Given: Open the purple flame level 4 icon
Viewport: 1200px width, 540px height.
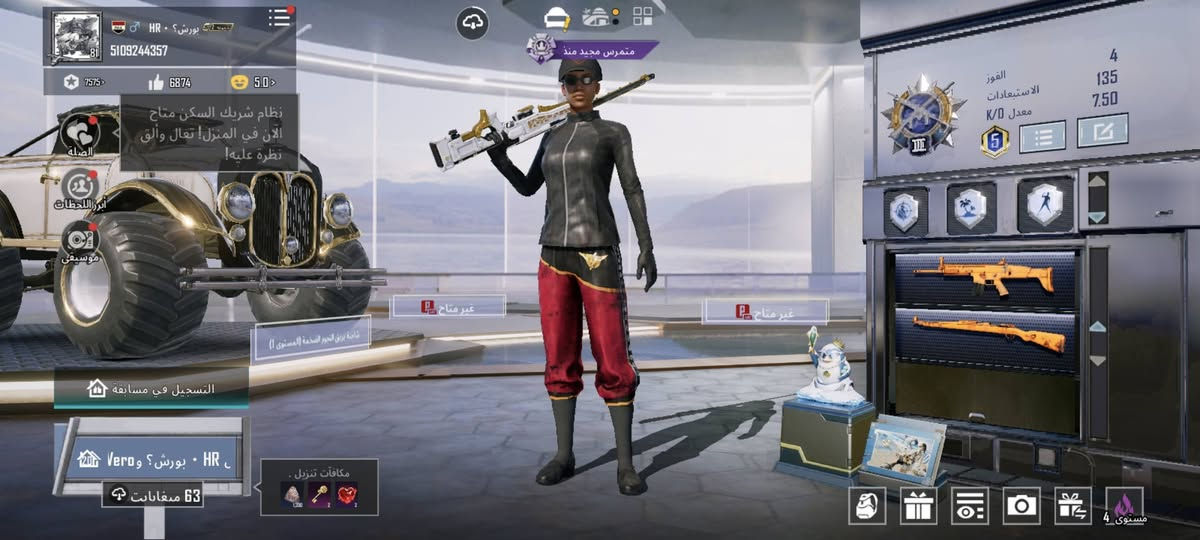Looking at the screenshot, I should click(x=1124, y=505).
